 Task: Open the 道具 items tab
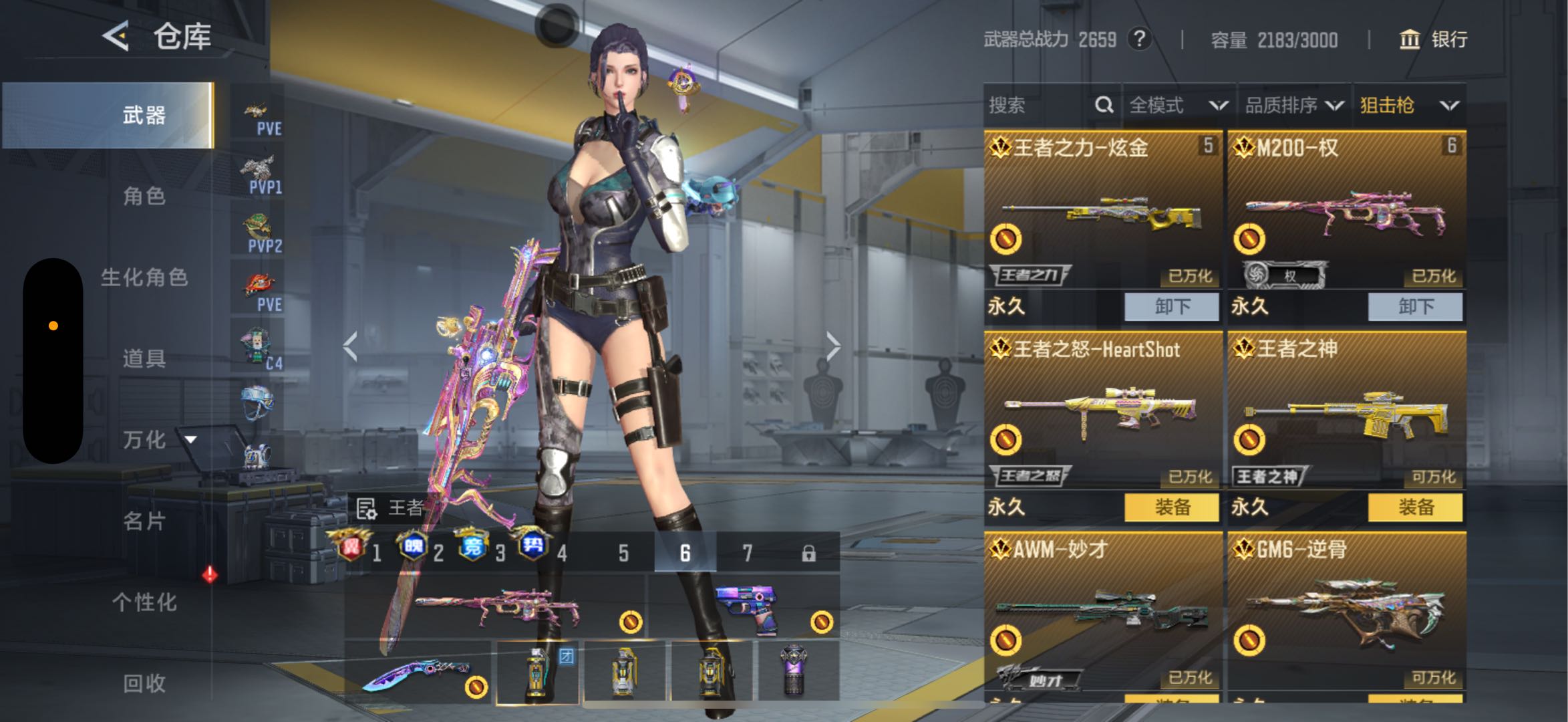point(144,358)
